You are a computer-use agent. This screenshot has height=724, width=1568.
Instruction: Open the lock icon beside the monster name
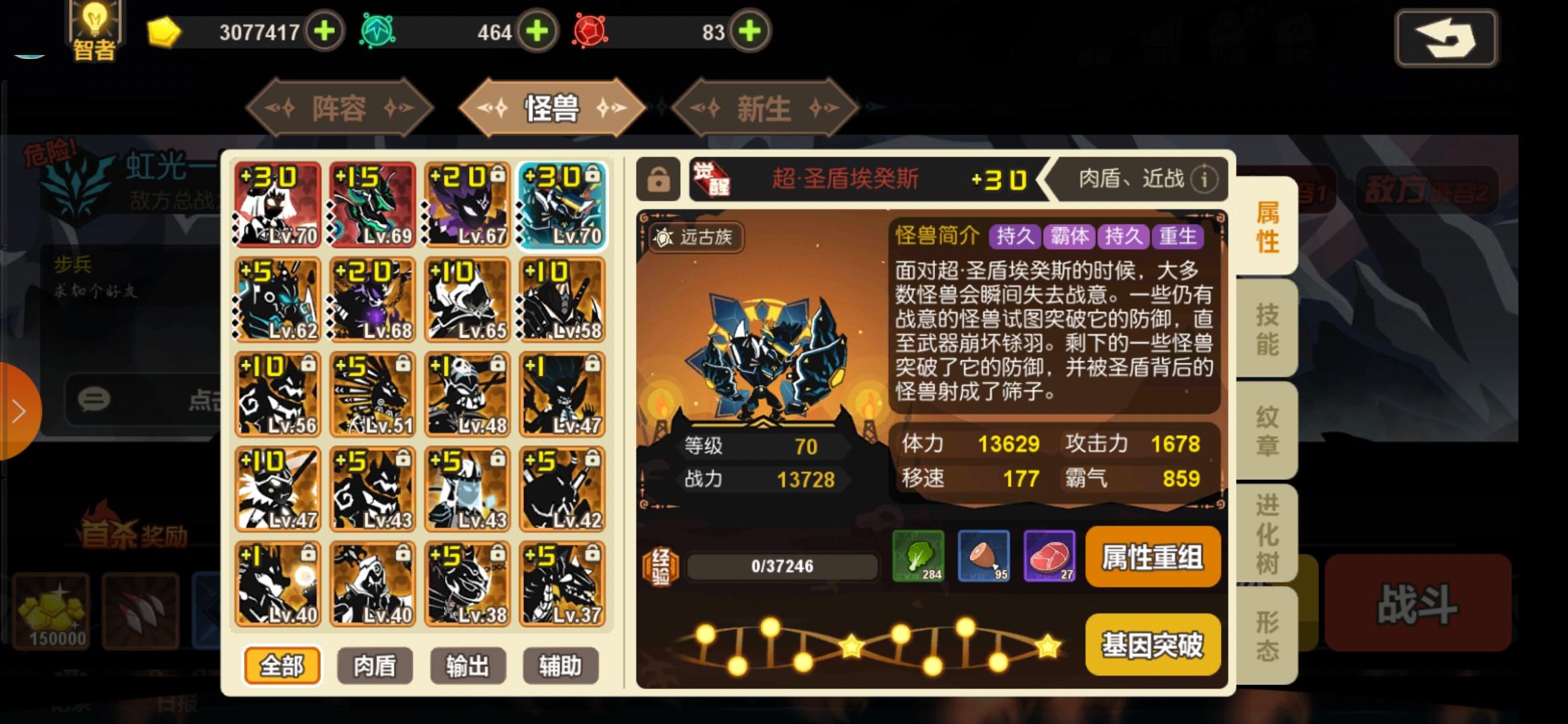pyautogui.click(x=660, y=179)
